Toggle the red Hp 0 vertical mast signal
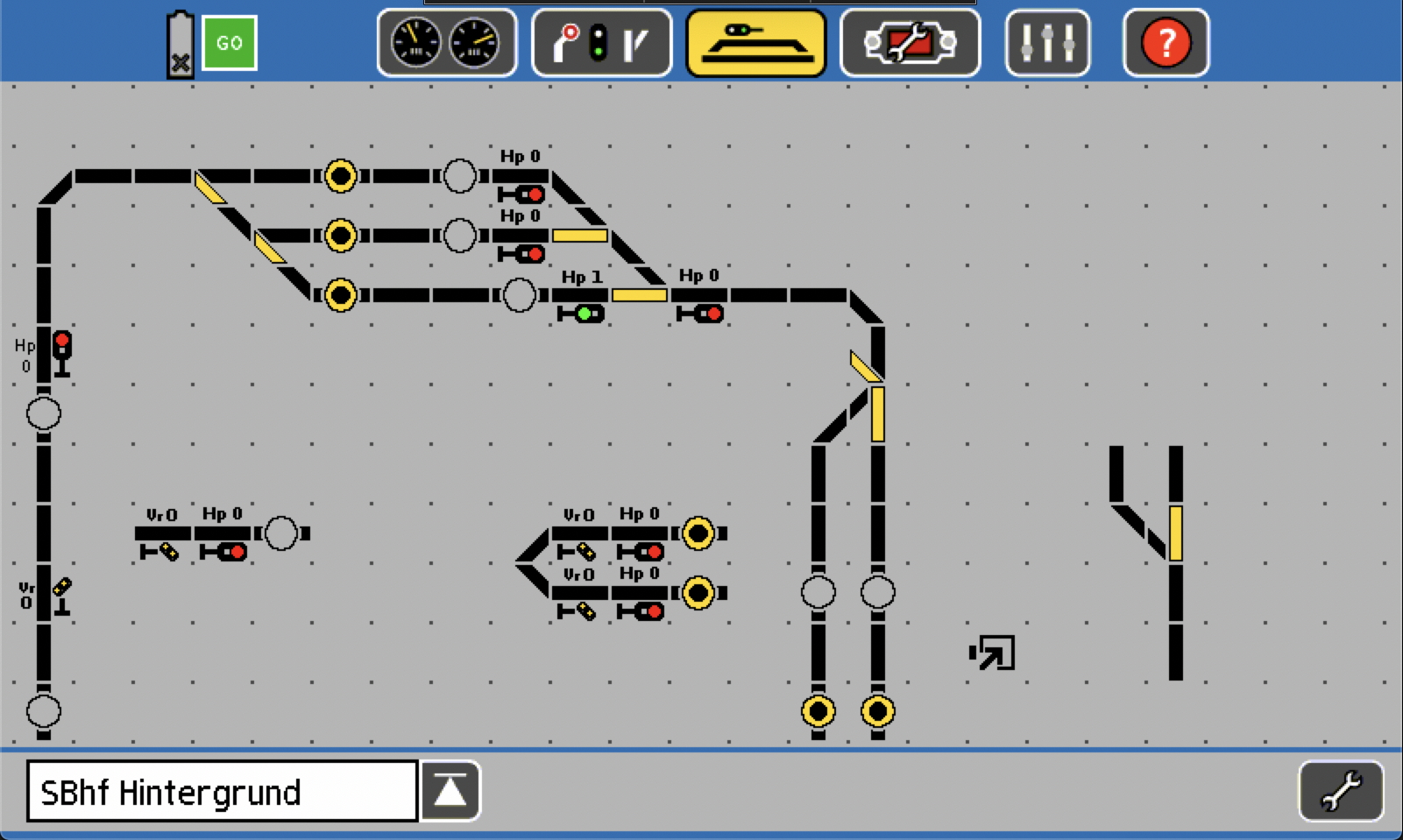The width and height of the screenshot is (1403, 840). coord(61,353)
